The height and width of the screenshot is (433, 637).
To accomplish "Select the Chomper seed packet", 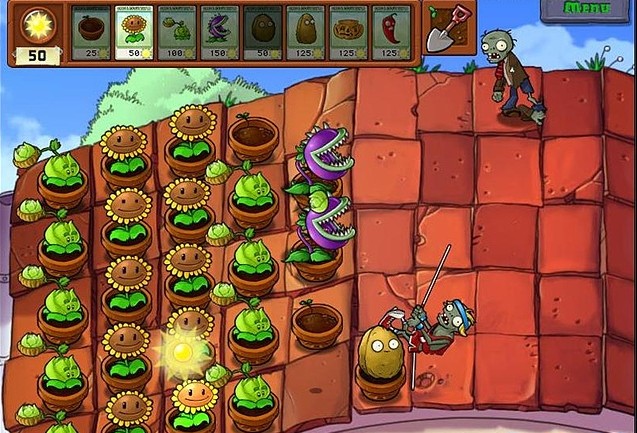I will tap(222, 33).
